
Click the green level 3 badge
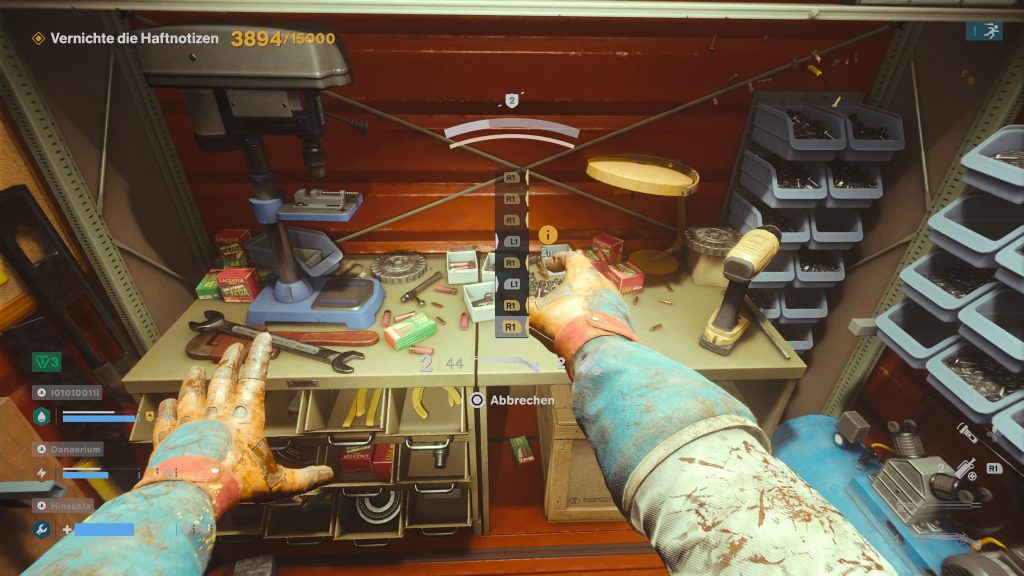point(47,361)
